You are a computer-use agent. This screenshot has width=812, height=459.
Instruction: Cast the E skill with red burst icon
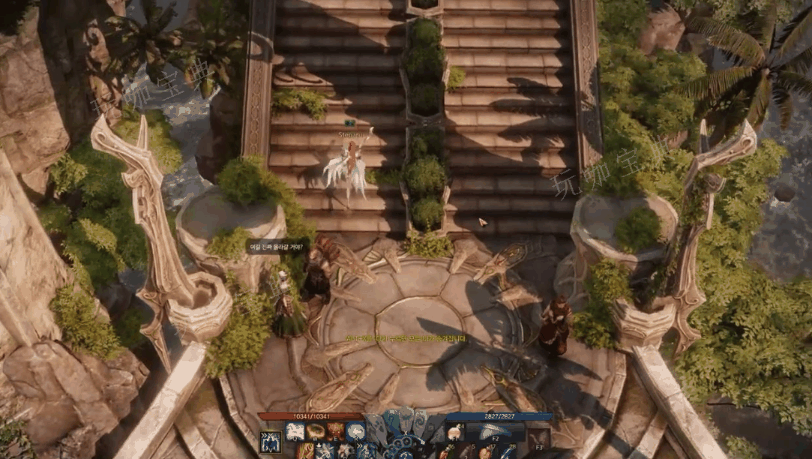[336, 432]
